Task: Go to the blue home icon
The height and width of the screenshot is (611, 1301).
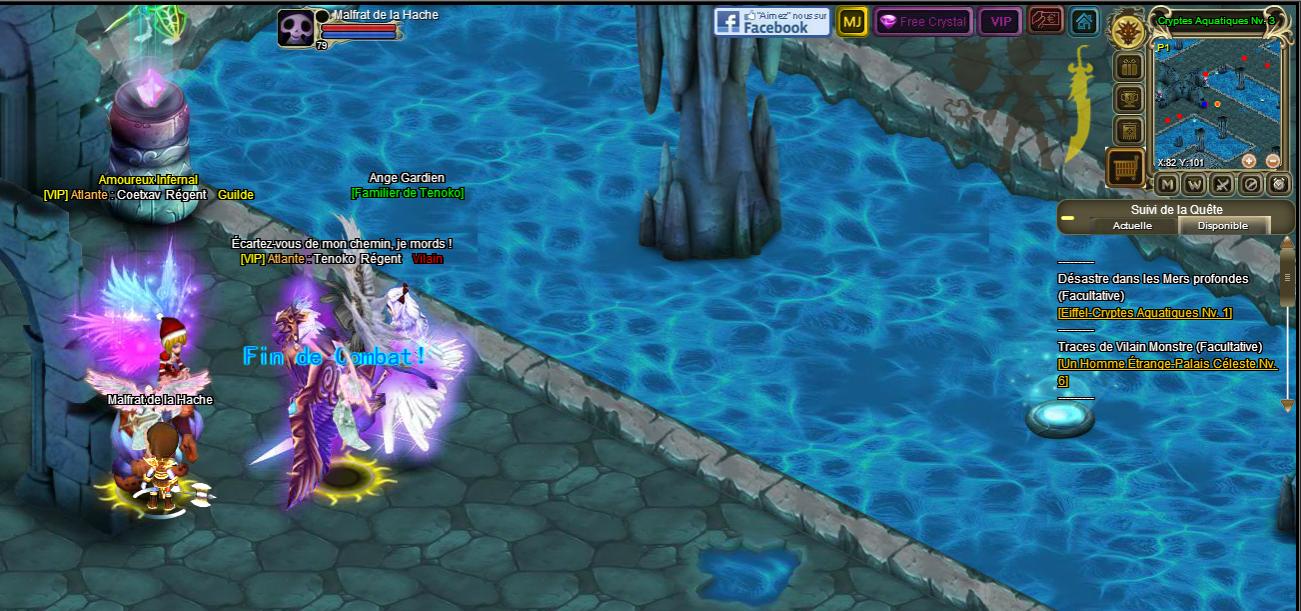Action: [x=1083, y=21]
